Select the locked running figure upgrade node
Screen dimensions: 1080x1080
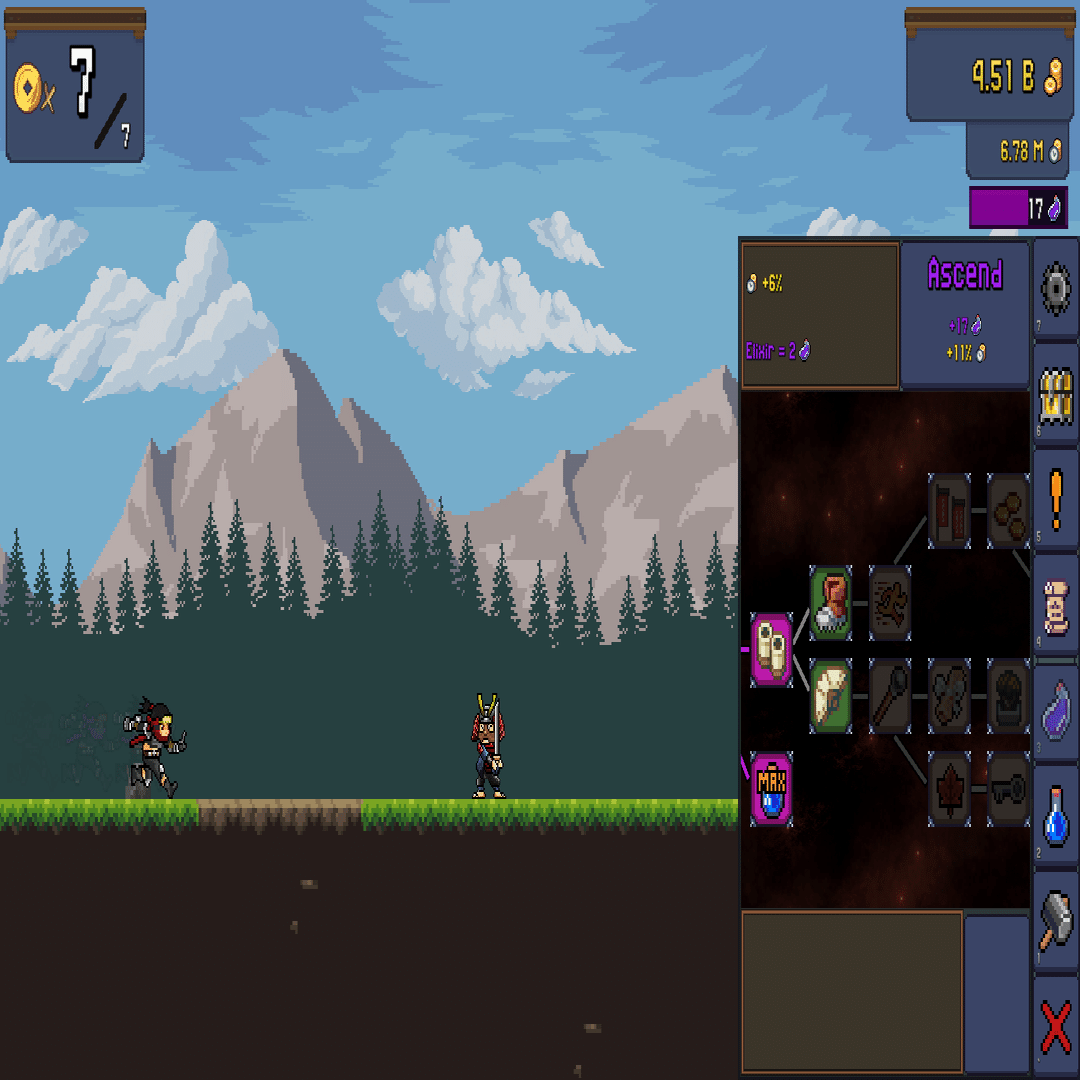tap(889, 603)
